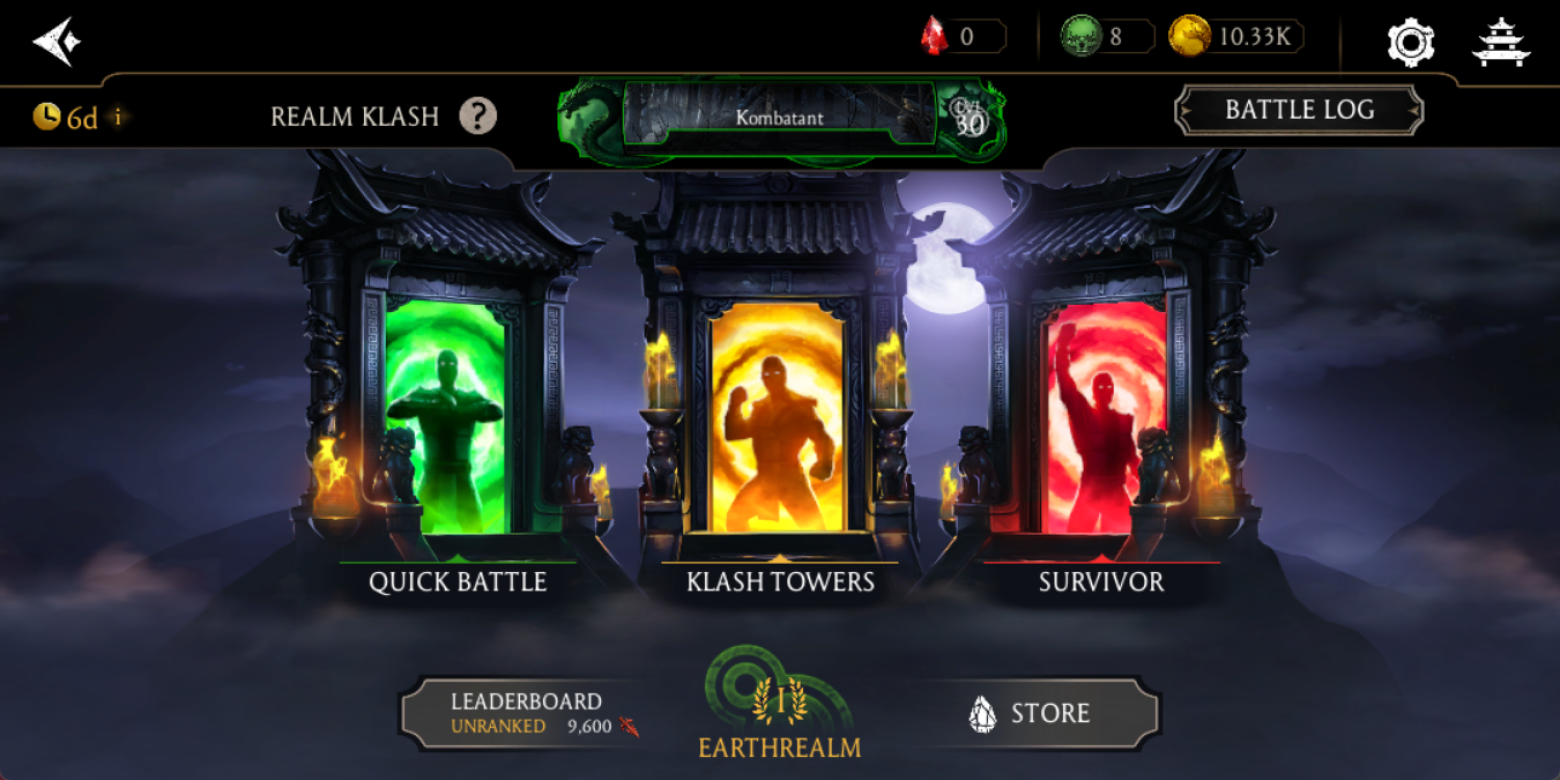Click the season timer info icon
Viewport: 1560px width, 780px height.
click(x=118, y=117)
